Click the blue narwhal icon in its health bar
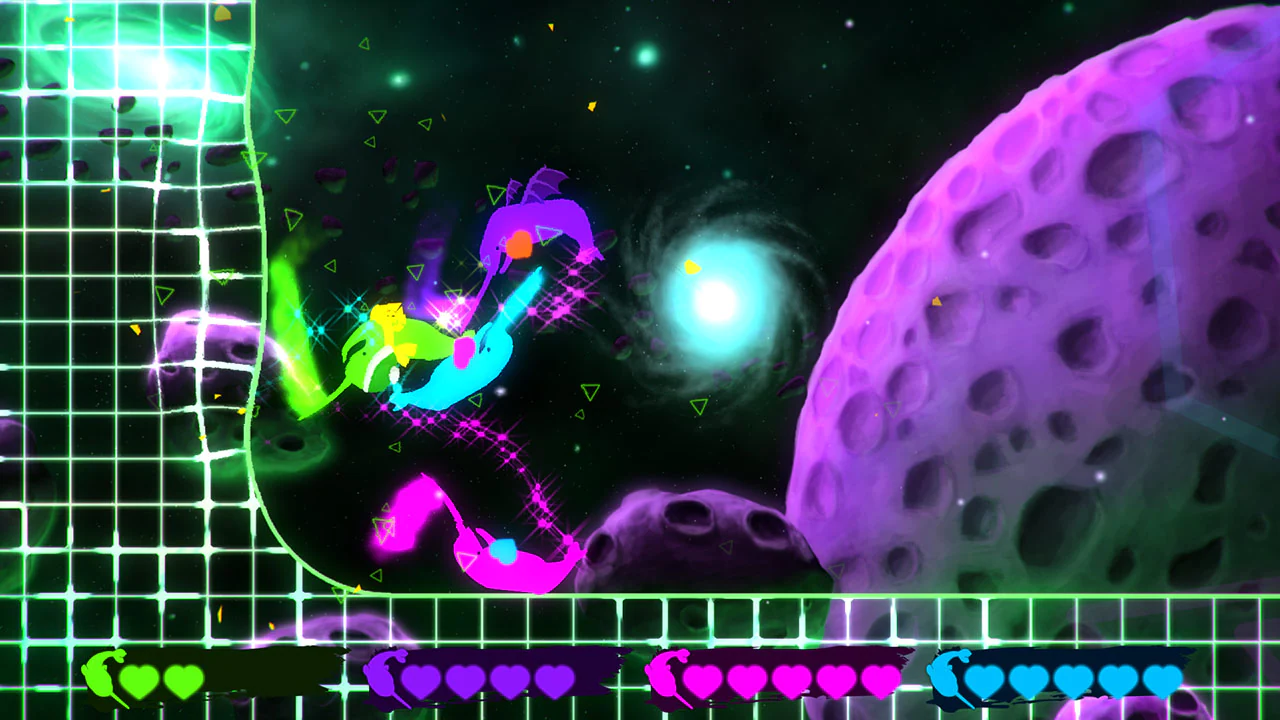 click(945, 677)
